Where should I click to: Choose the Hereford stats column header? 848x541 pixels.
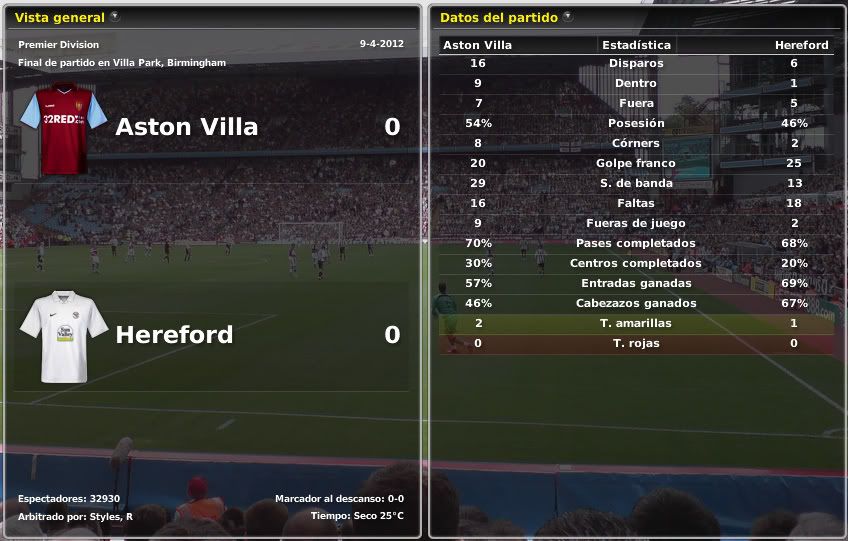pos(801,45)
